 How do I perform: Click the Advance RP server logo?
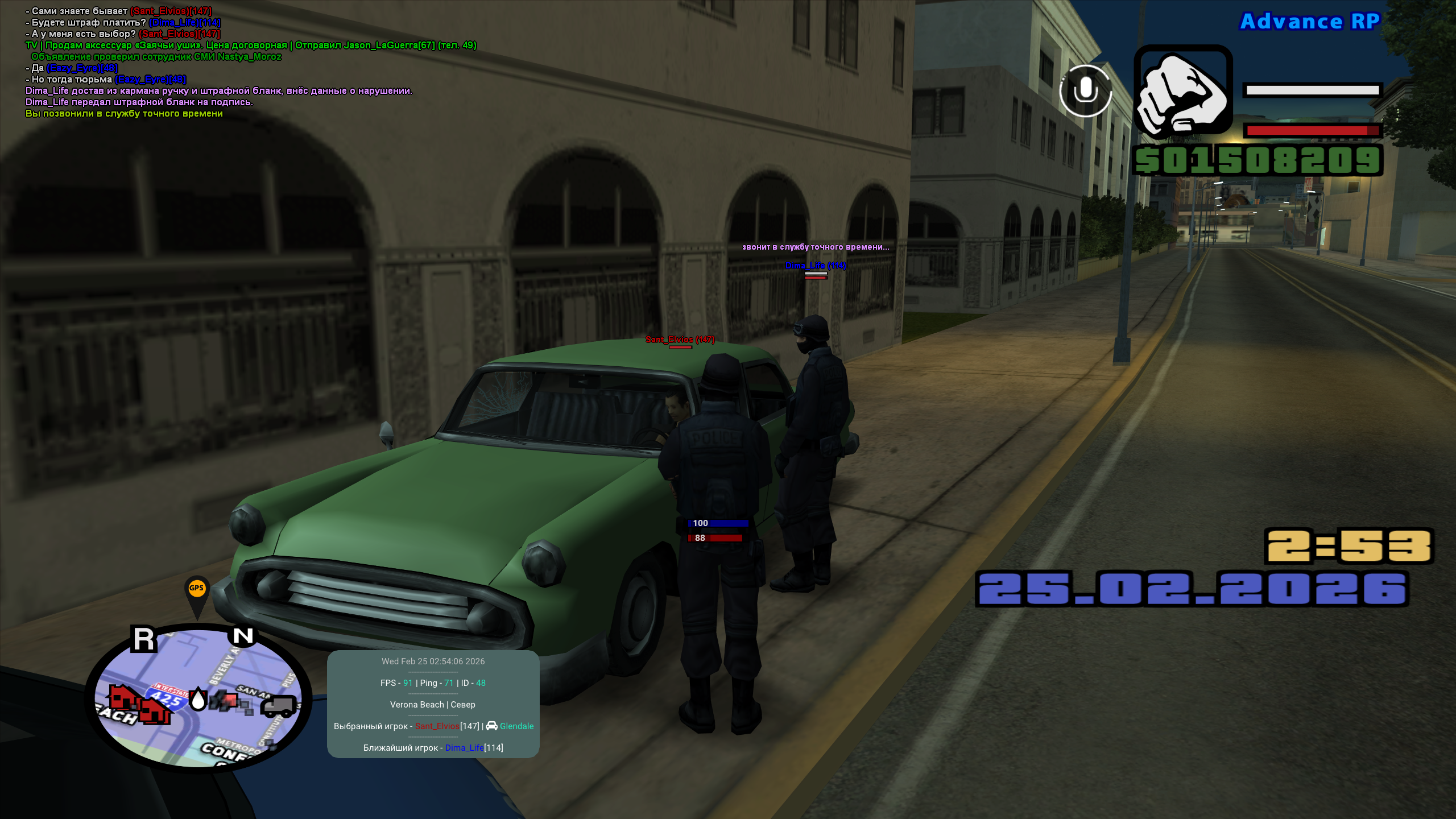coord(1309,22)
